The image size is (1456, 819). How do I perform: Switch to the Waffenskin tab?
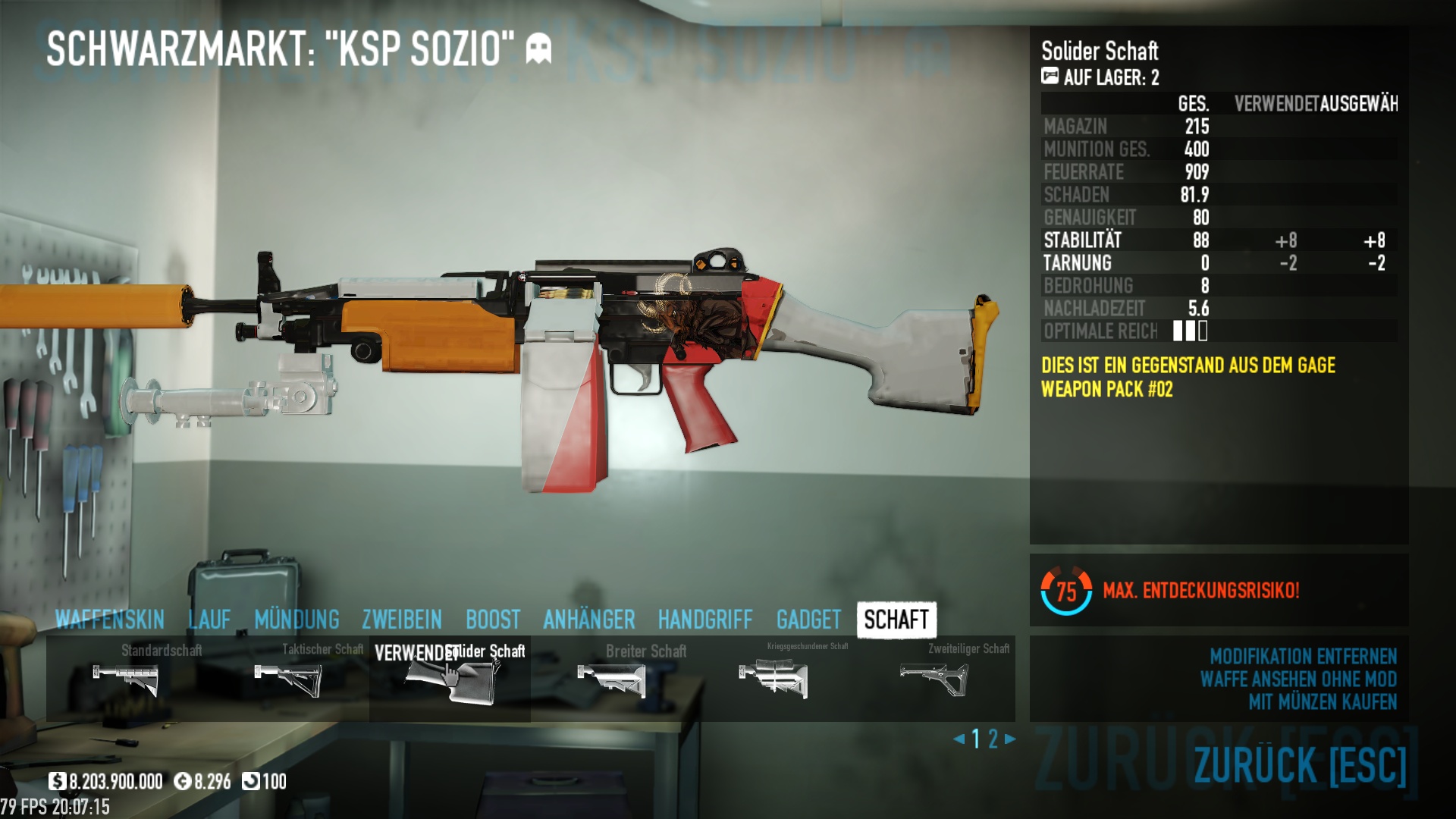pyautogui.click(x=110, y=620)
